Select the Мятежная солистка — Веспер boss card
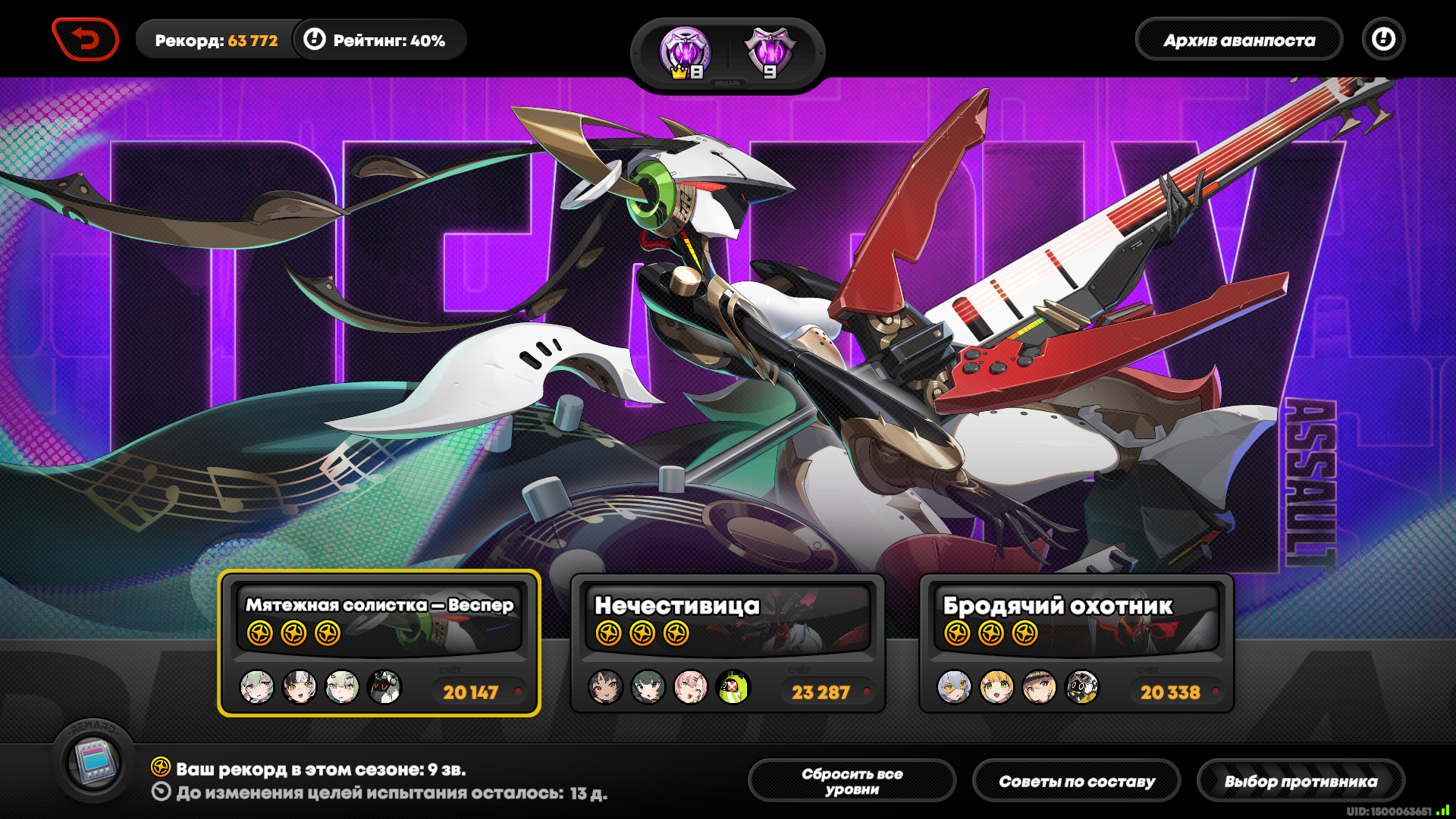 click(379, 642)
